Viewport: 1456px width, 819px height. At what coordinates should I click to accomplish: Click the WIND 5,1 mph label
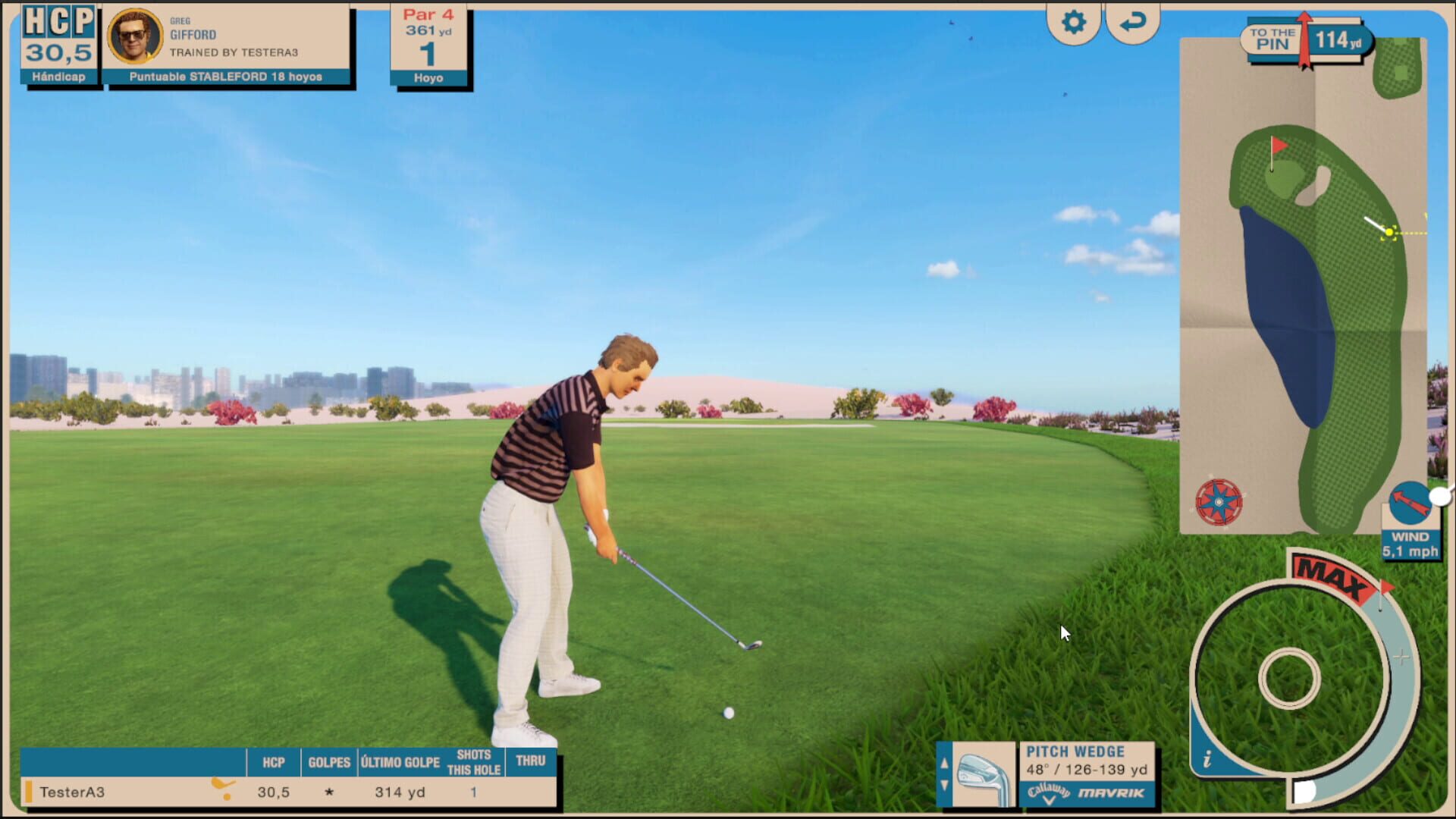point(1409,542)
